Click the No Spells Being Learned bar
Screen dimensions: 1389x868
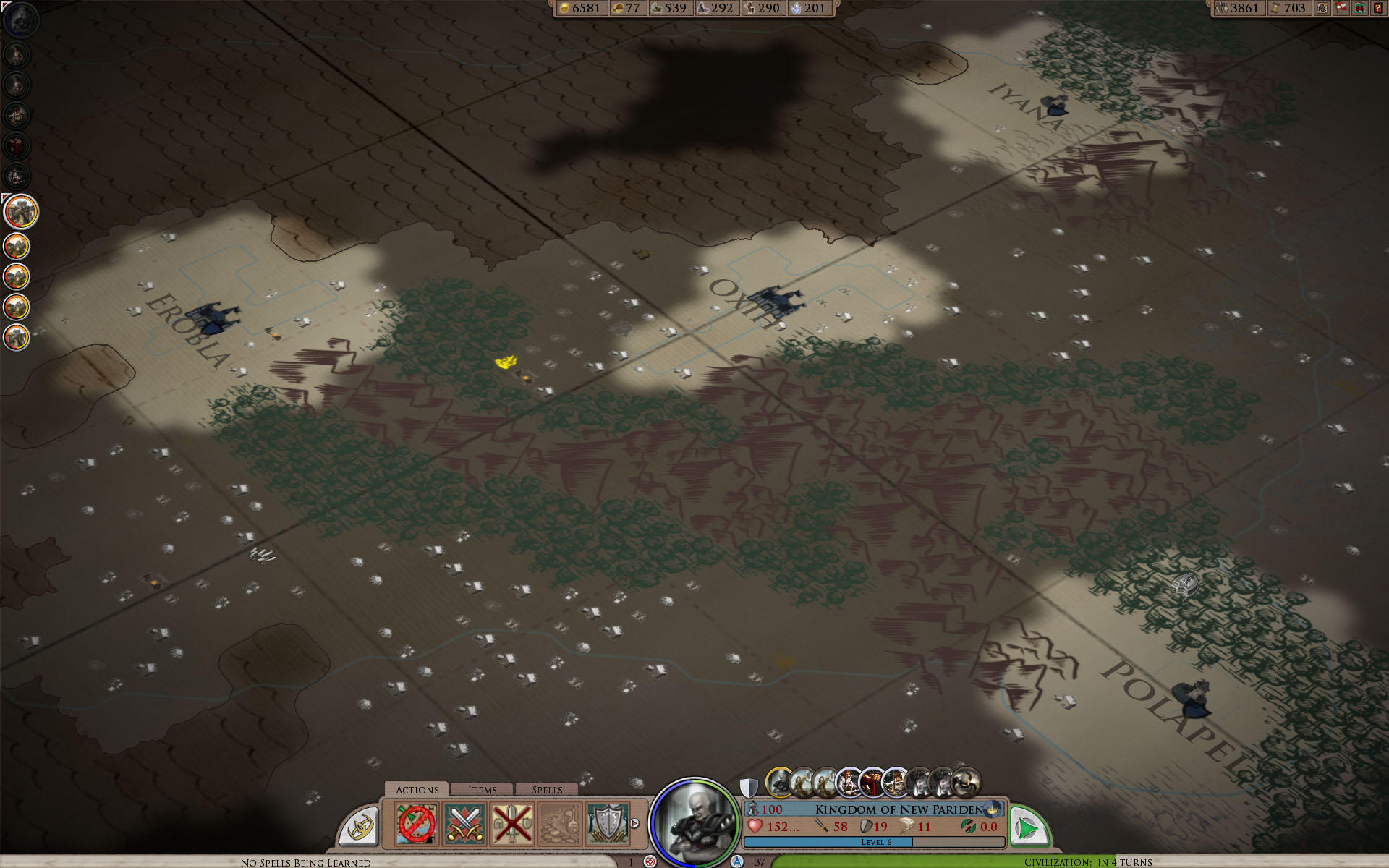coord(305,862)
